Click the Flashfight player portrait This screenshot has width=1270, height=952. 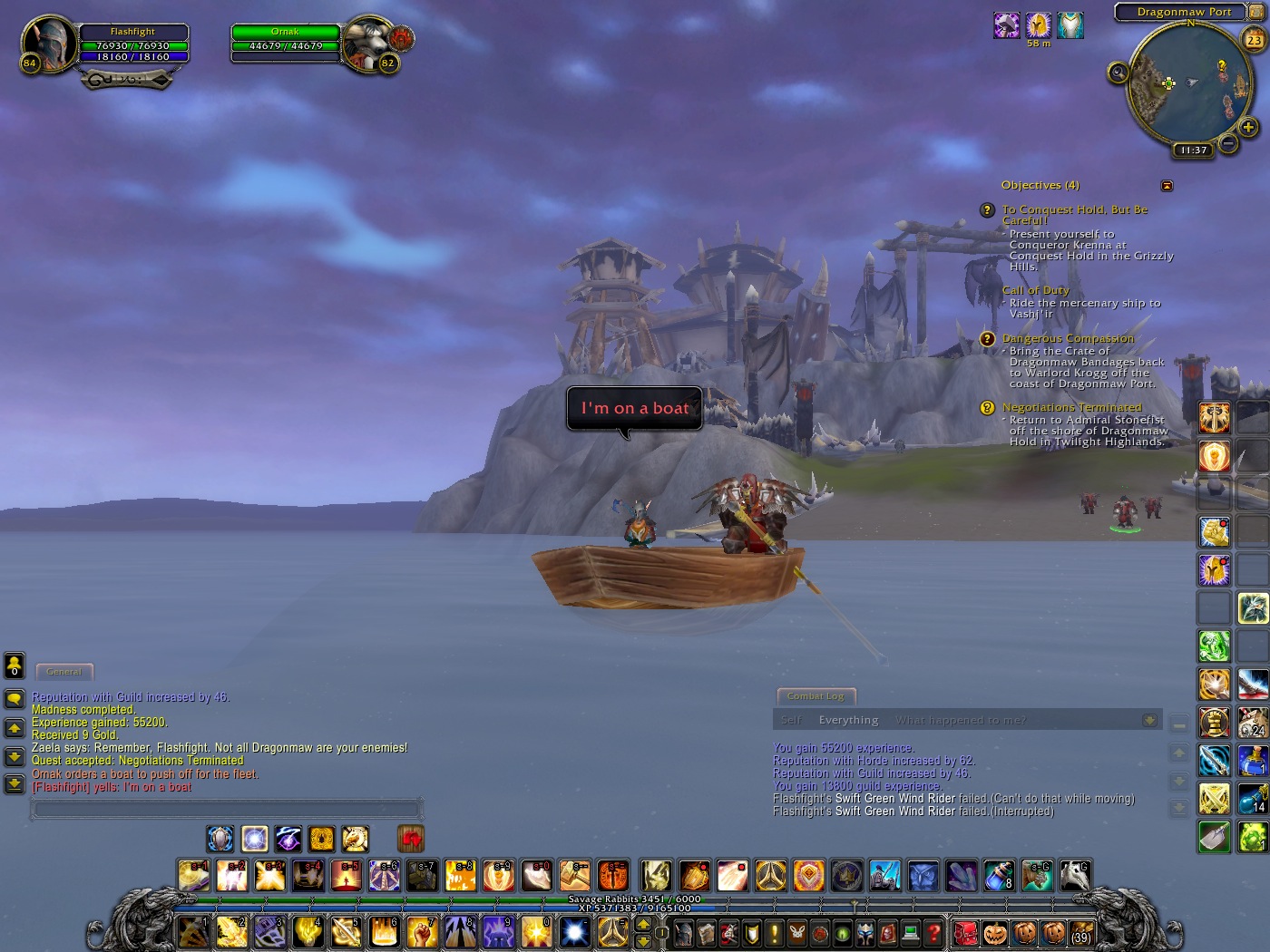48,43
